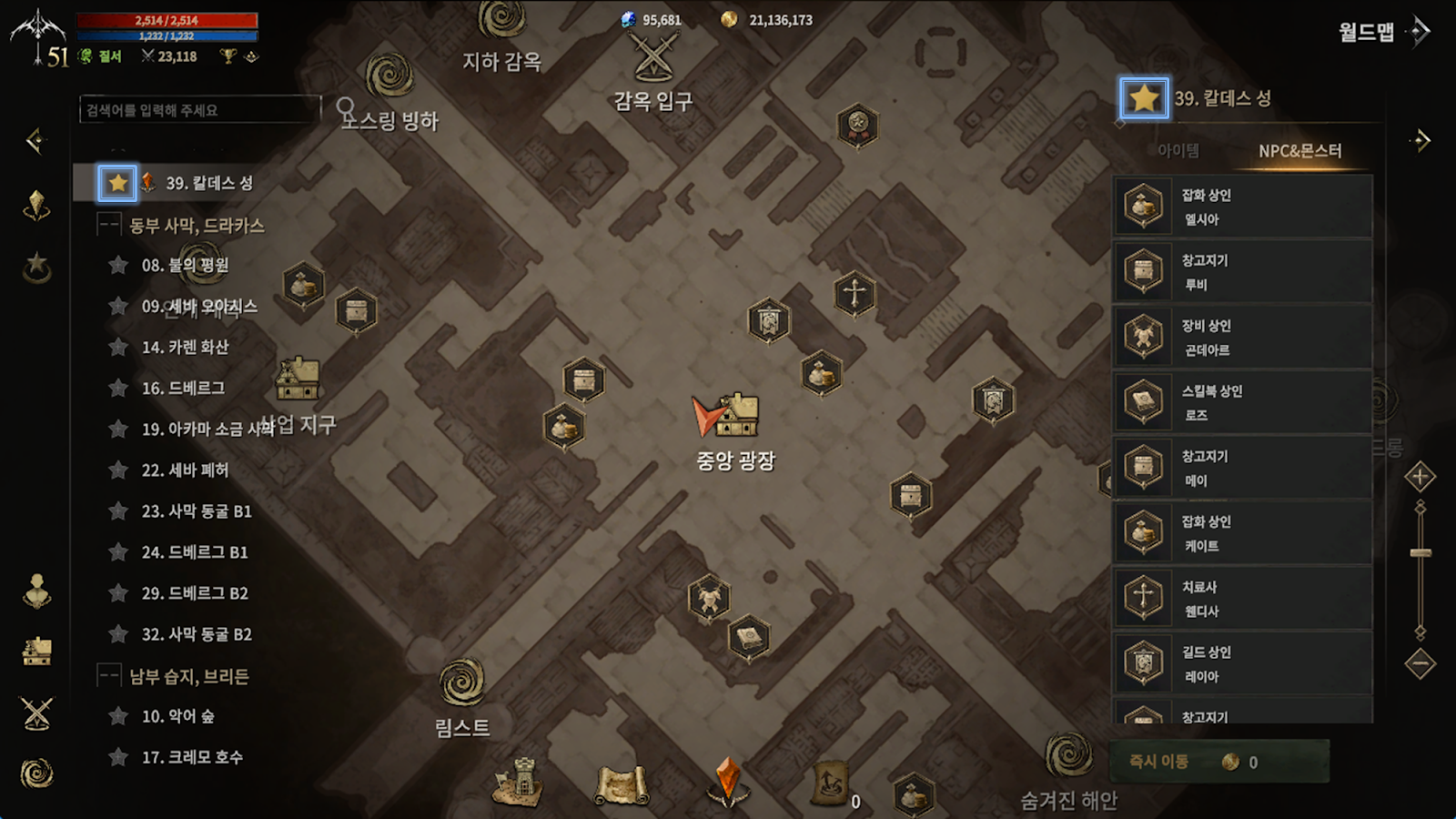
Task: Choose 스킬북 상인 로즈 row
Action: [x=1242, y=403]
